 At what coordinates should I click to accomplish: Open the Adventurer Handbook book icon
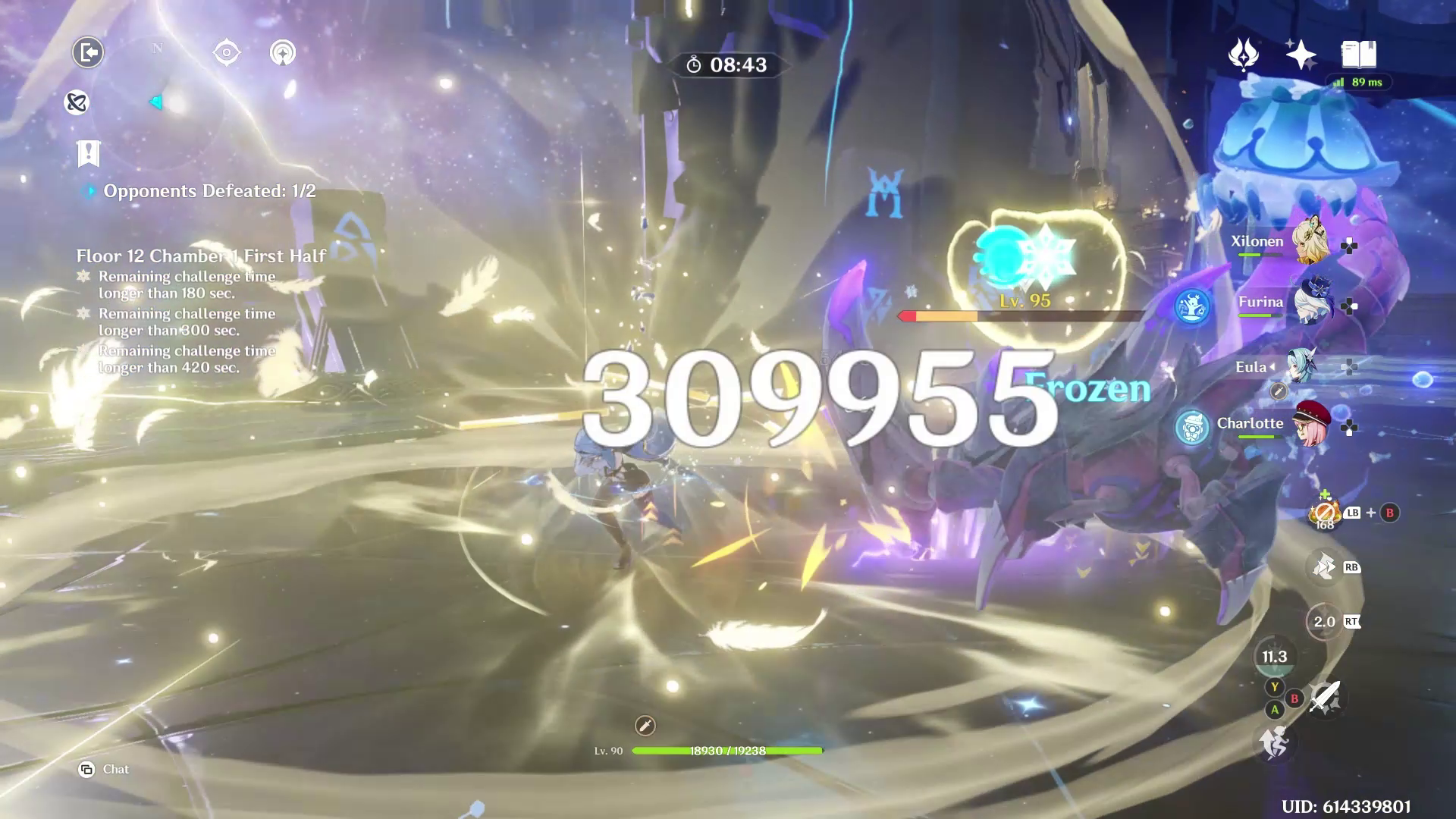(1361, 54)
